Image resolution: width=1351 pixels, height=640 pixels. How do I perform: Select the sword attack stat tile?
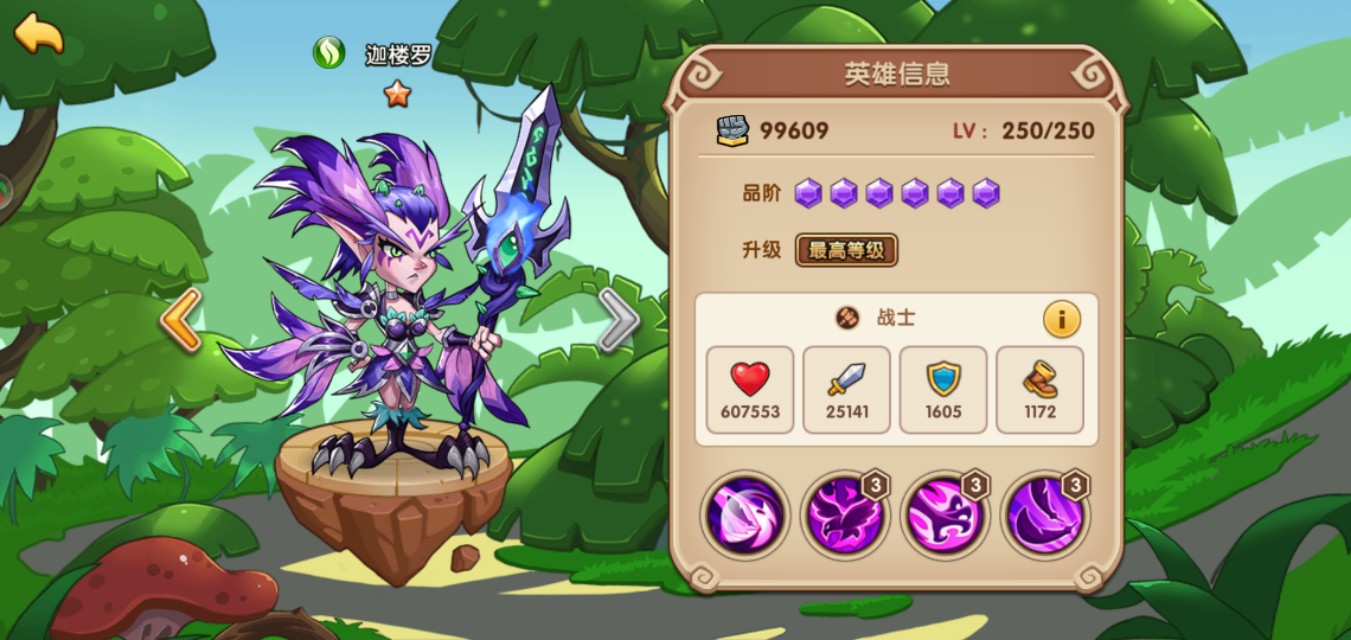point(846,389)
